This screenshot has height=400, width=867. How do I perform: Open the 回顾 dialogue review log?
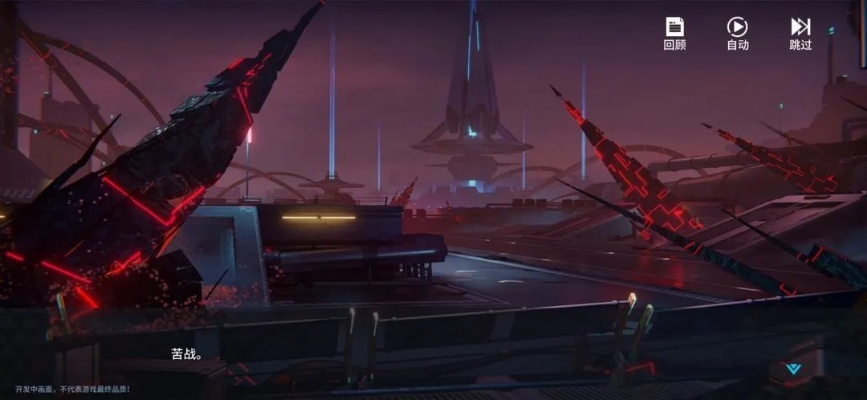click(x=675, y=33)
